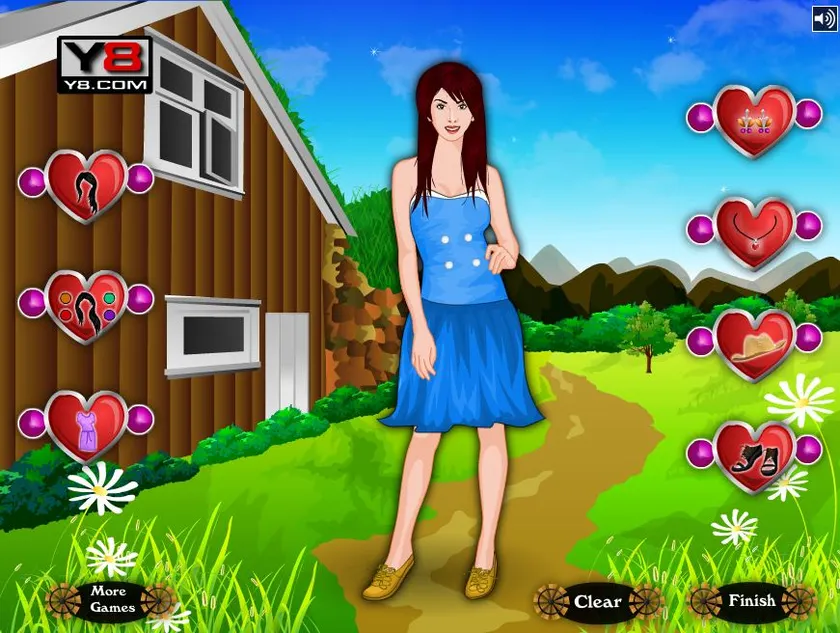Select the necklace heart icon
This screenshot has width=840, height=633.
point(755,233)
